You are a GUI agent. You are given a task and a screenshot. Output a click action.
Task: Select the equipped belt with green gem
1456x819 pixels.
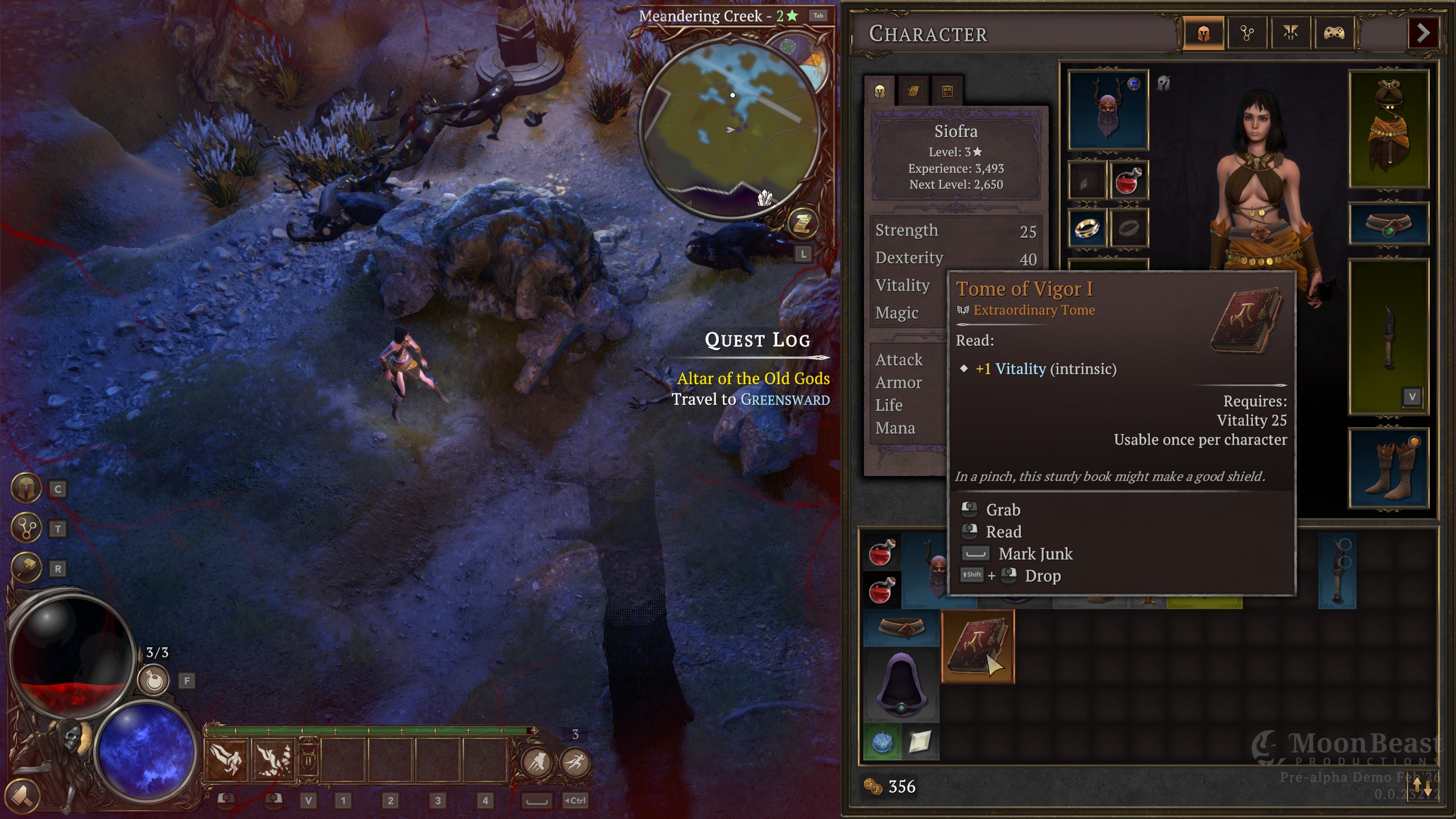pyautogui.click(x=1388, y=224)
